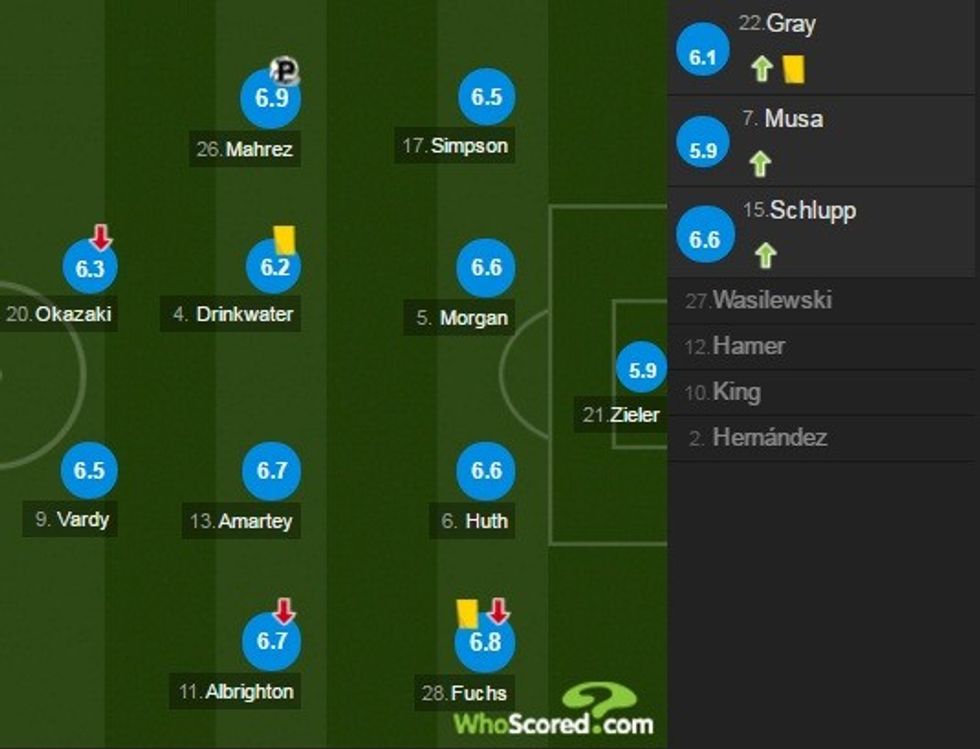Select Mahrez's 6.9 rating bubble
The width and height of the screenshot is (980, 749).
tap(271, 98)
